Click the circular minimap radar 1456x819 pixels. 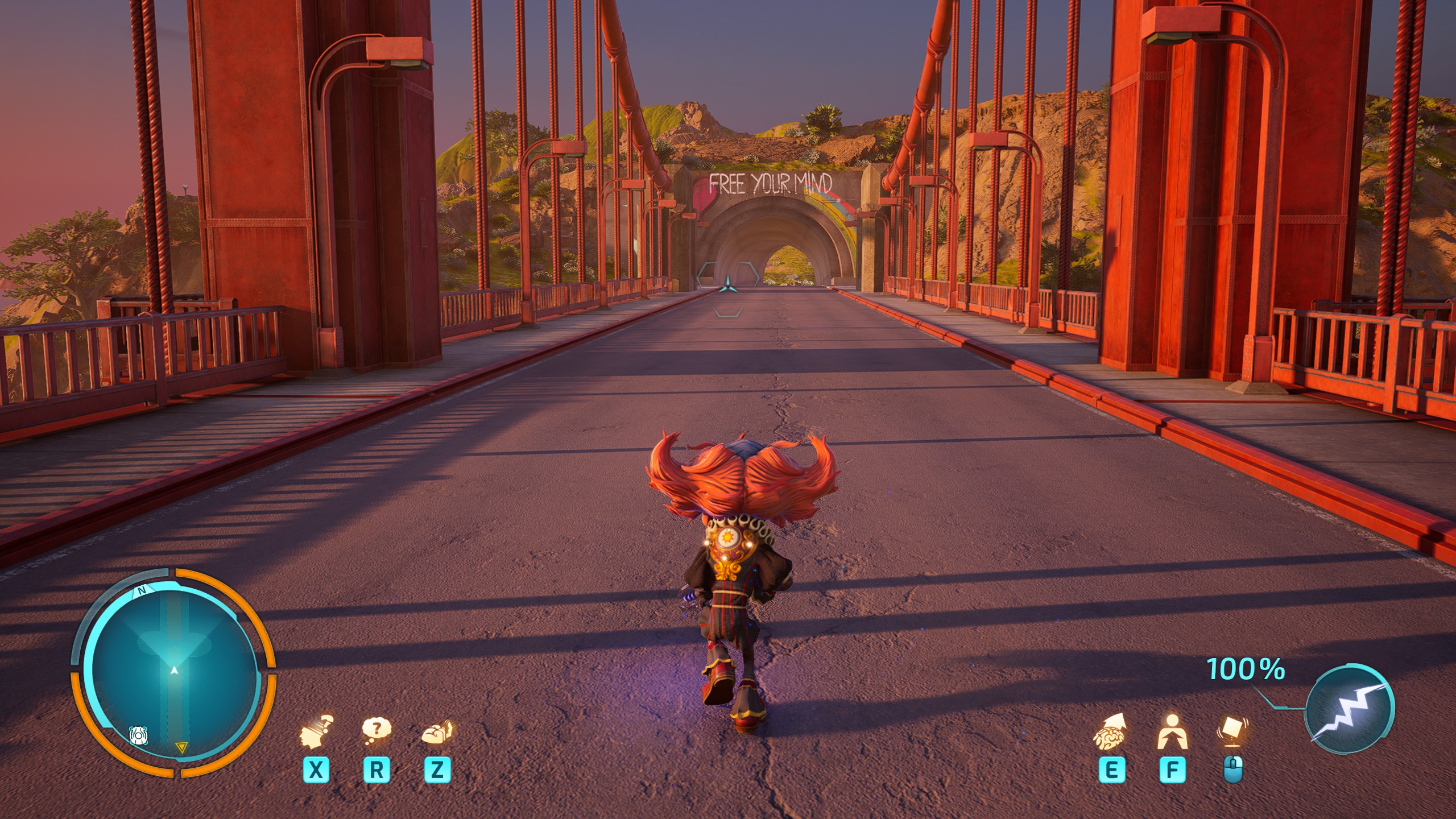point(173,673)
